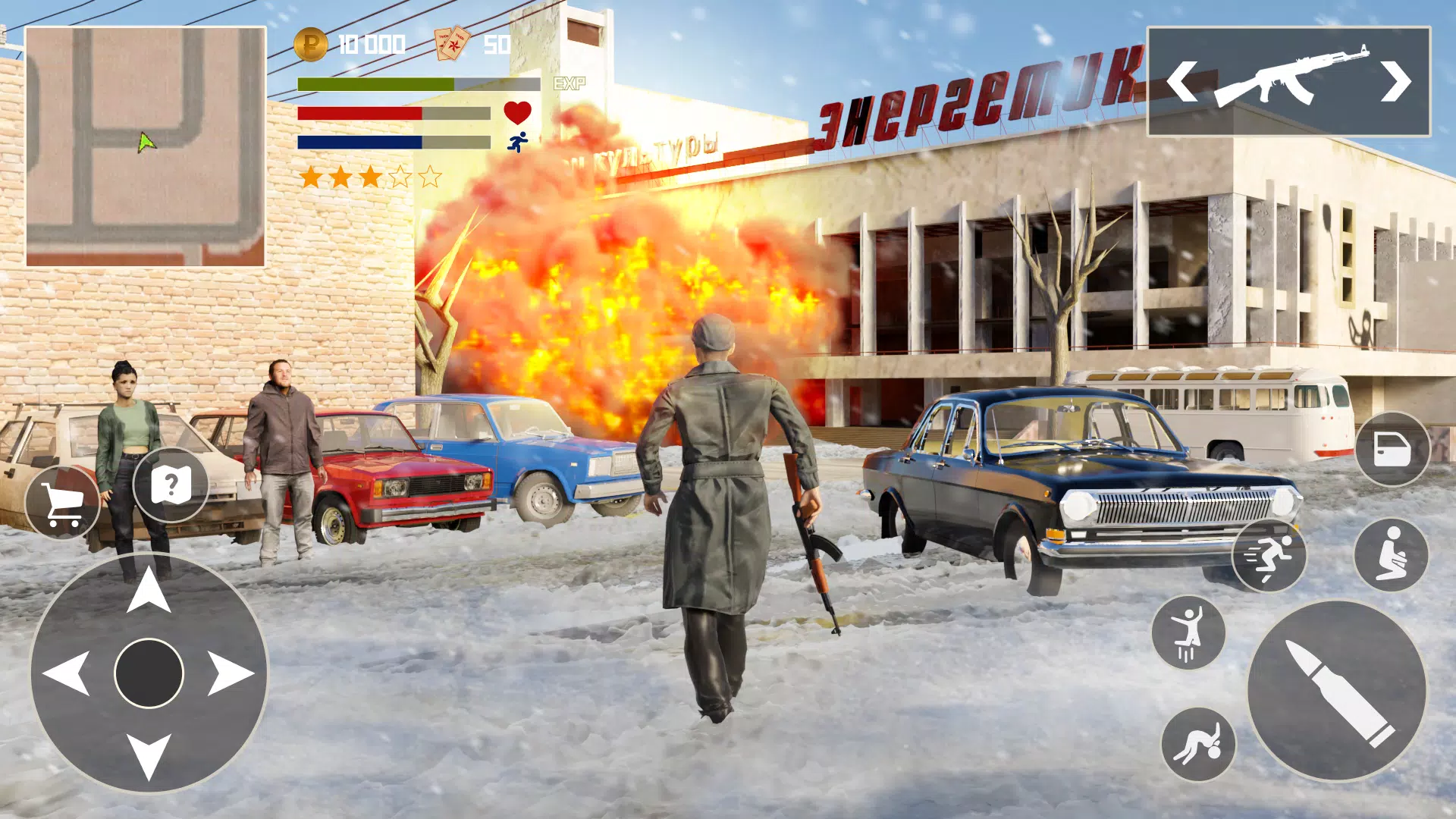Tap the third wanted-level star
Screen dimensions: 1456x819
tap(369, 176)
